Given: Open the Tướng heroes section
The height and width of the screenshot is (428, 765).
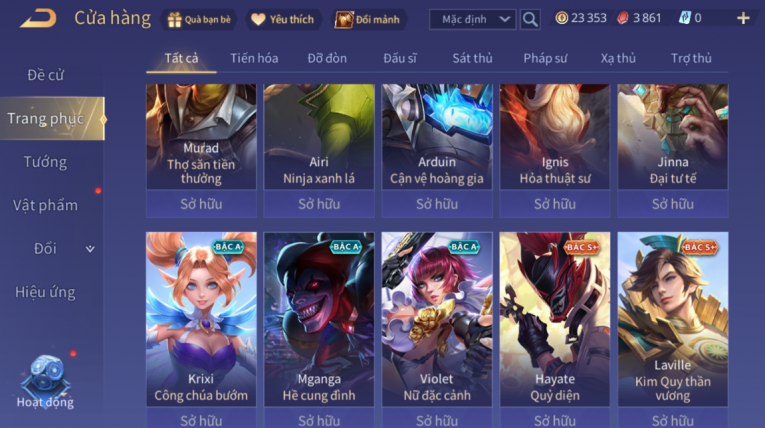Looking at the screenshot, I should click(x=45, y=162).
